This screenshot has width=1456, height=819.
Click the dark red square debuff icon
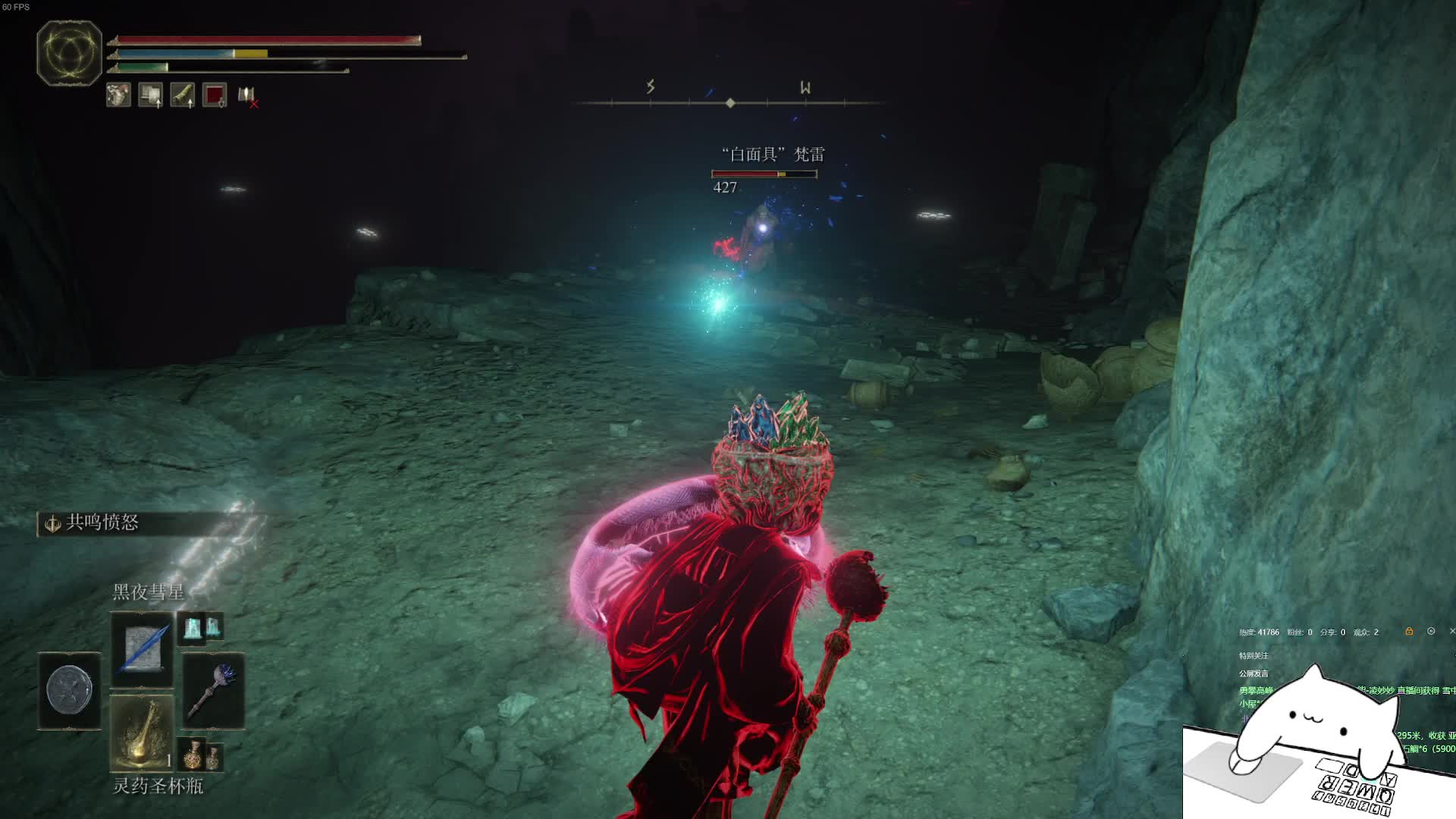[x=215, y=95]
